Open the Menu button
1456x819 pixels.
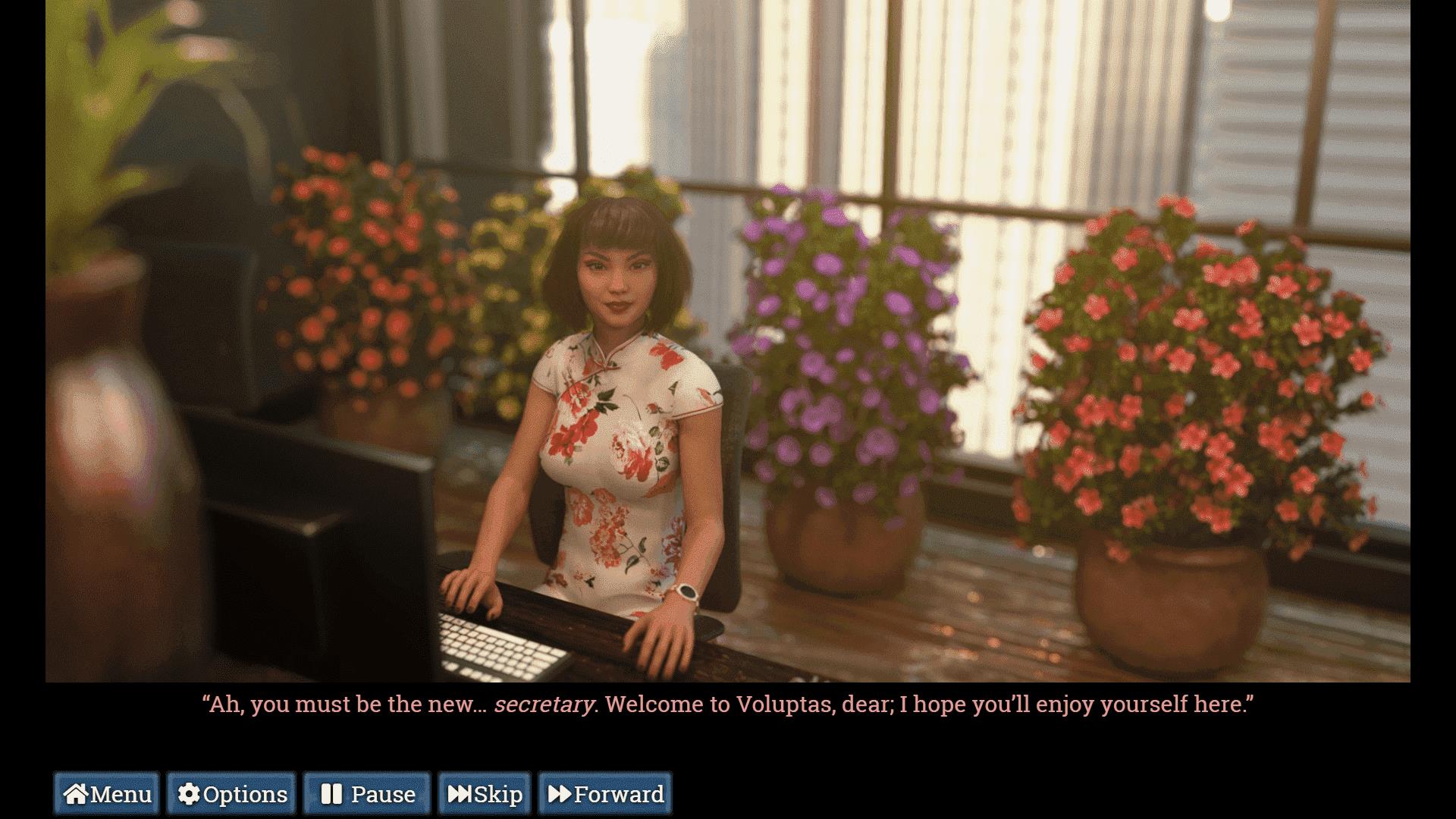106,794
